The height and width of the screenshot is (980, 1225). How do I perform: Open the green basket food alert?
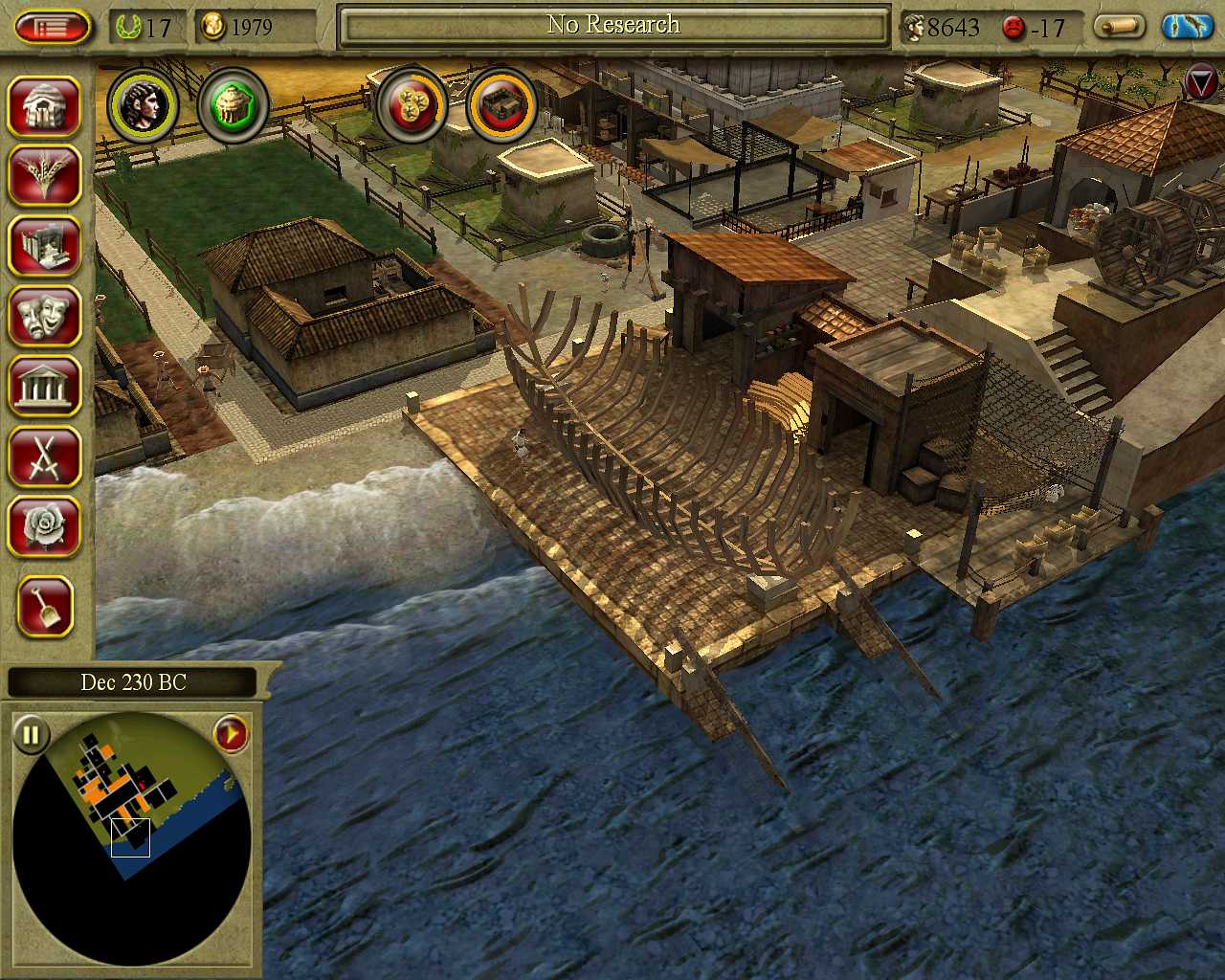pos(233,104)
